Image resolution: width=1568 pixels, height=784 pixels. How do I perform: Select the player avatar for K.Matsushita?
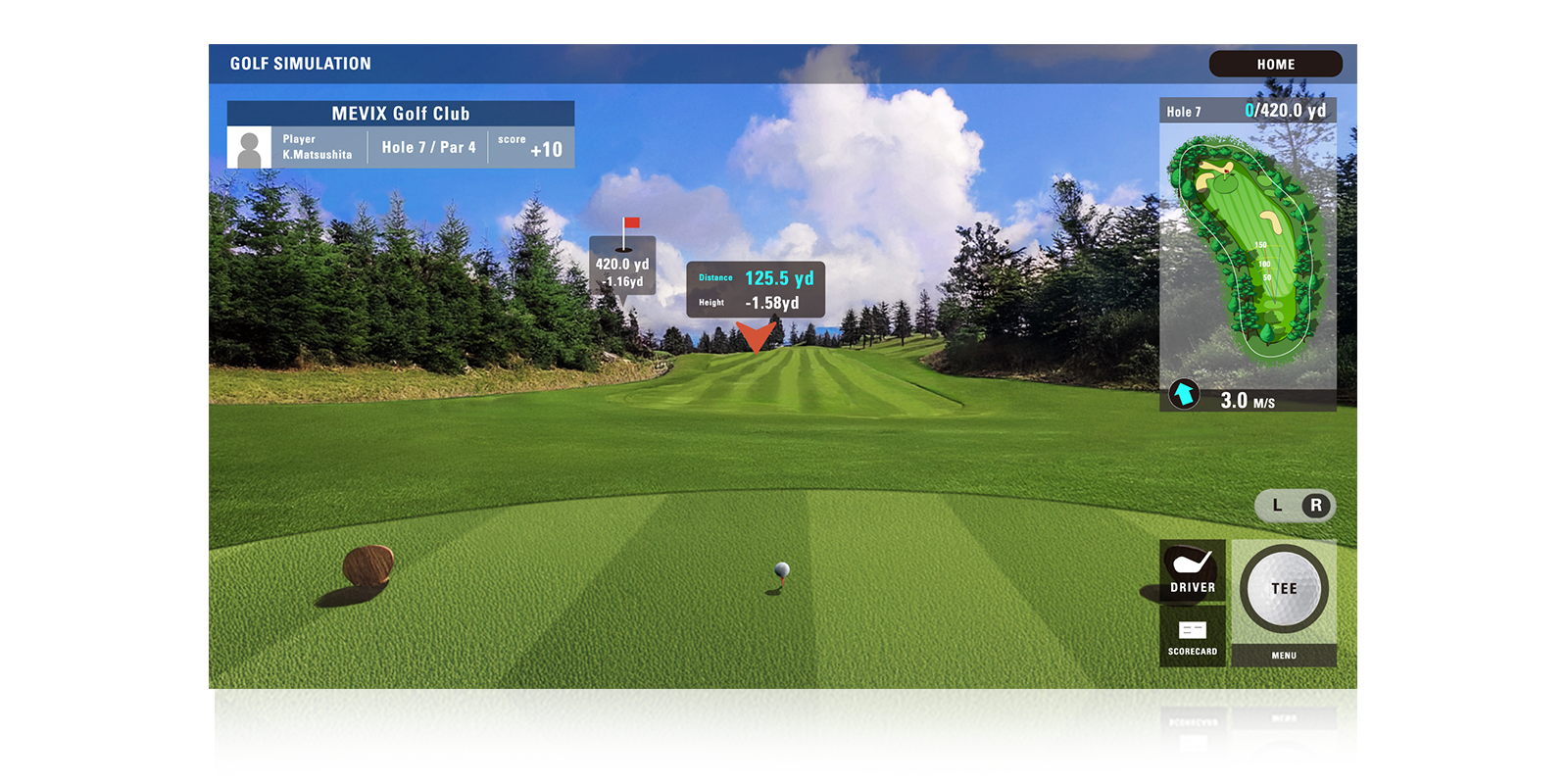249,149
